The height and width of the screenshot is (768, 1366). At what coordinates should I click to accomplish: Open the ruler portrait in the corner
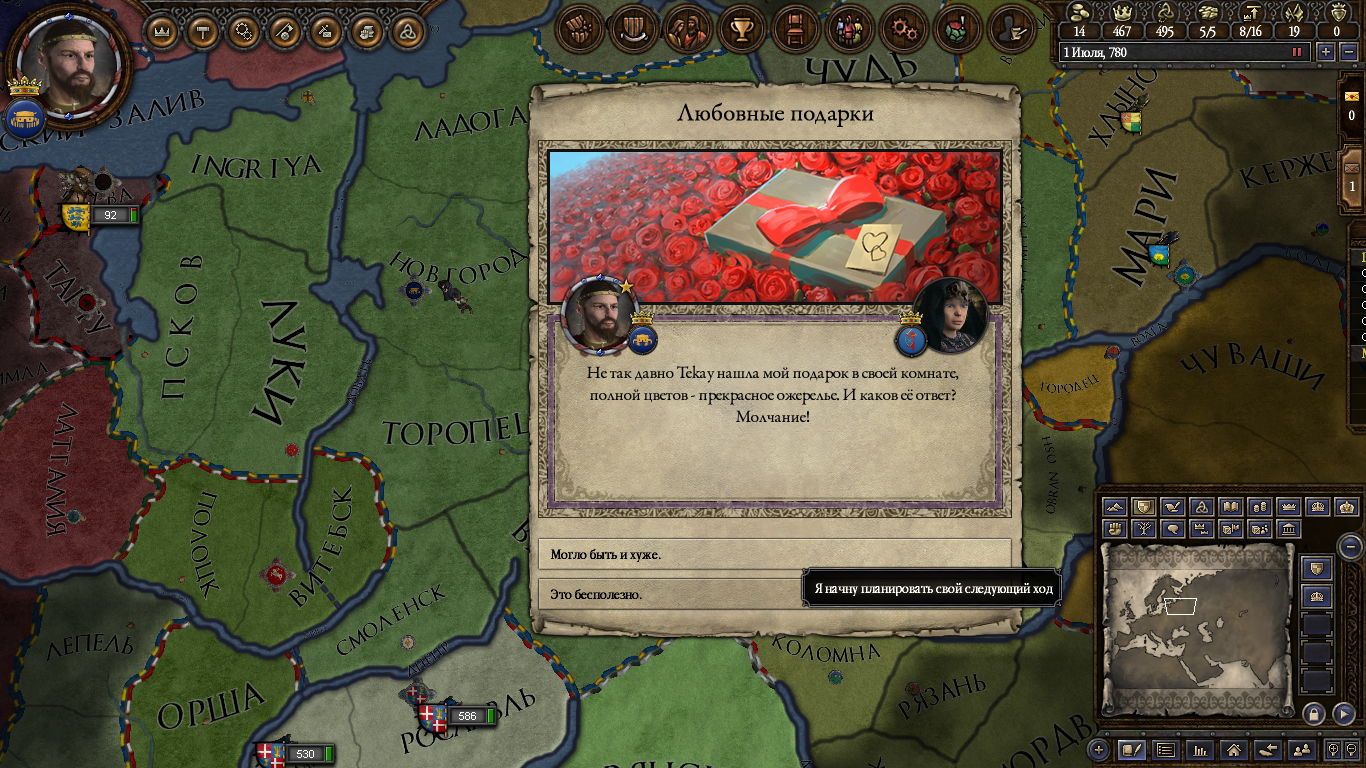[x=68, y=66]
